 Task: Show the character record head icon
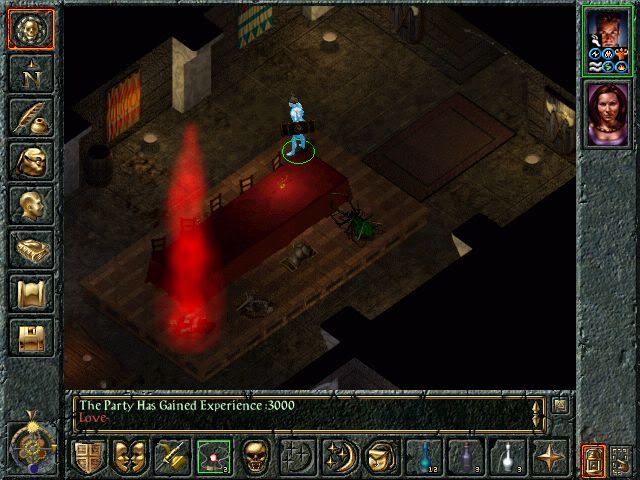(x=31, y=205)
